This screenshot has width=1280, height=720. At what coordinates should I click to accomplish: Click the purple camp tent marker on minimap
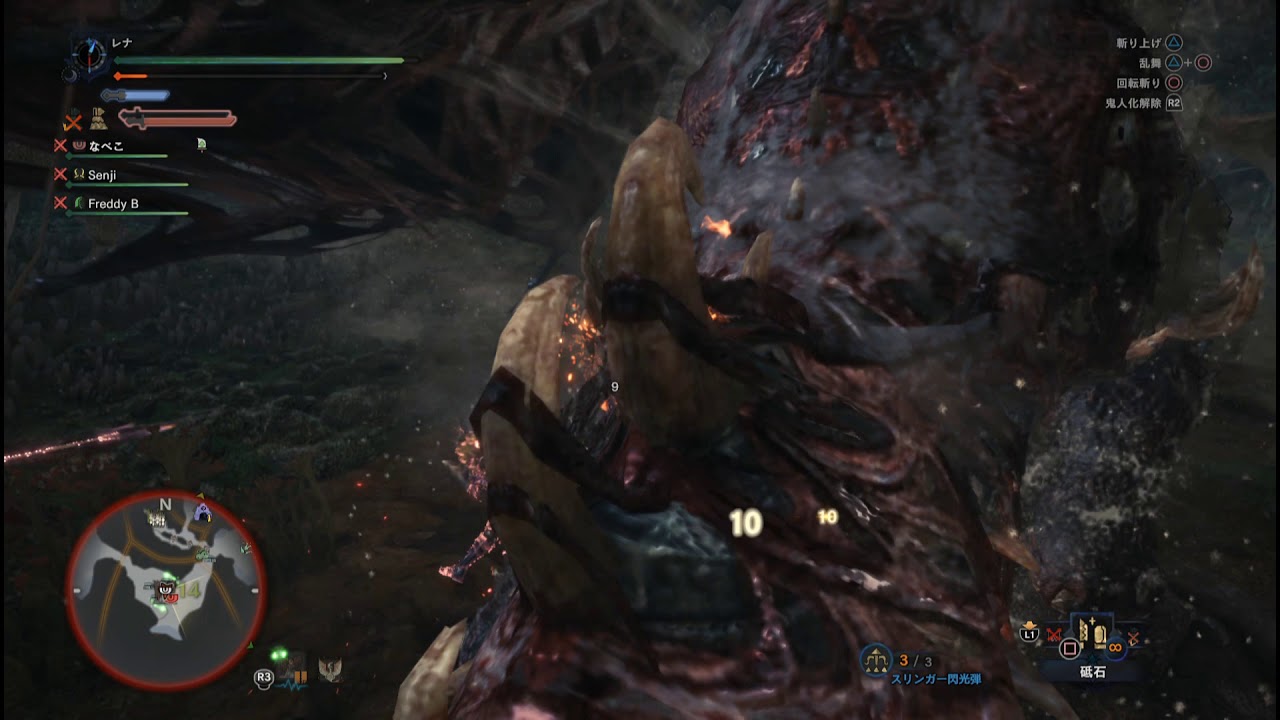pos(203,513)
